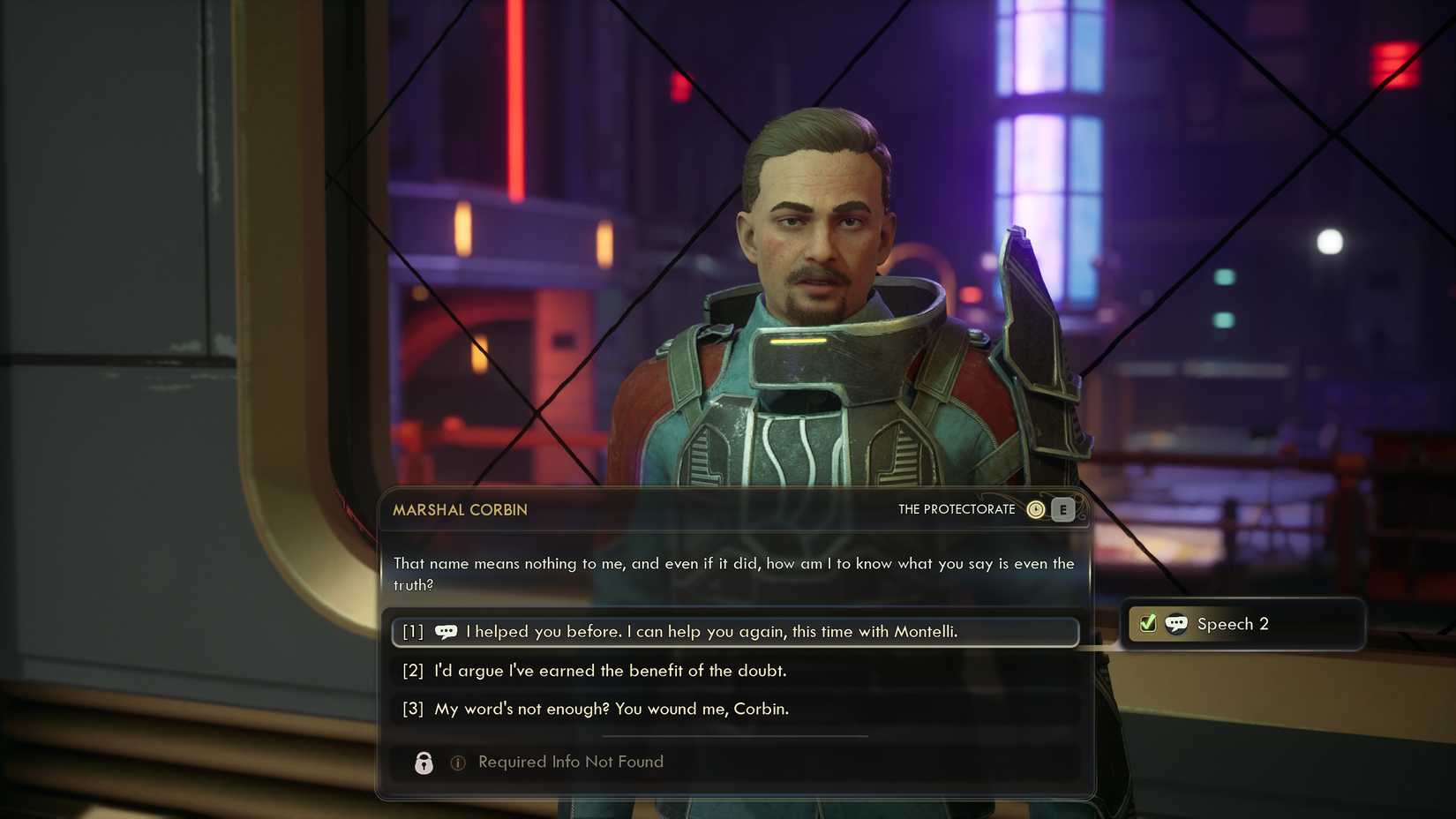Click the speech bubble icon in the Speech 2 badge

point(1177,624)
